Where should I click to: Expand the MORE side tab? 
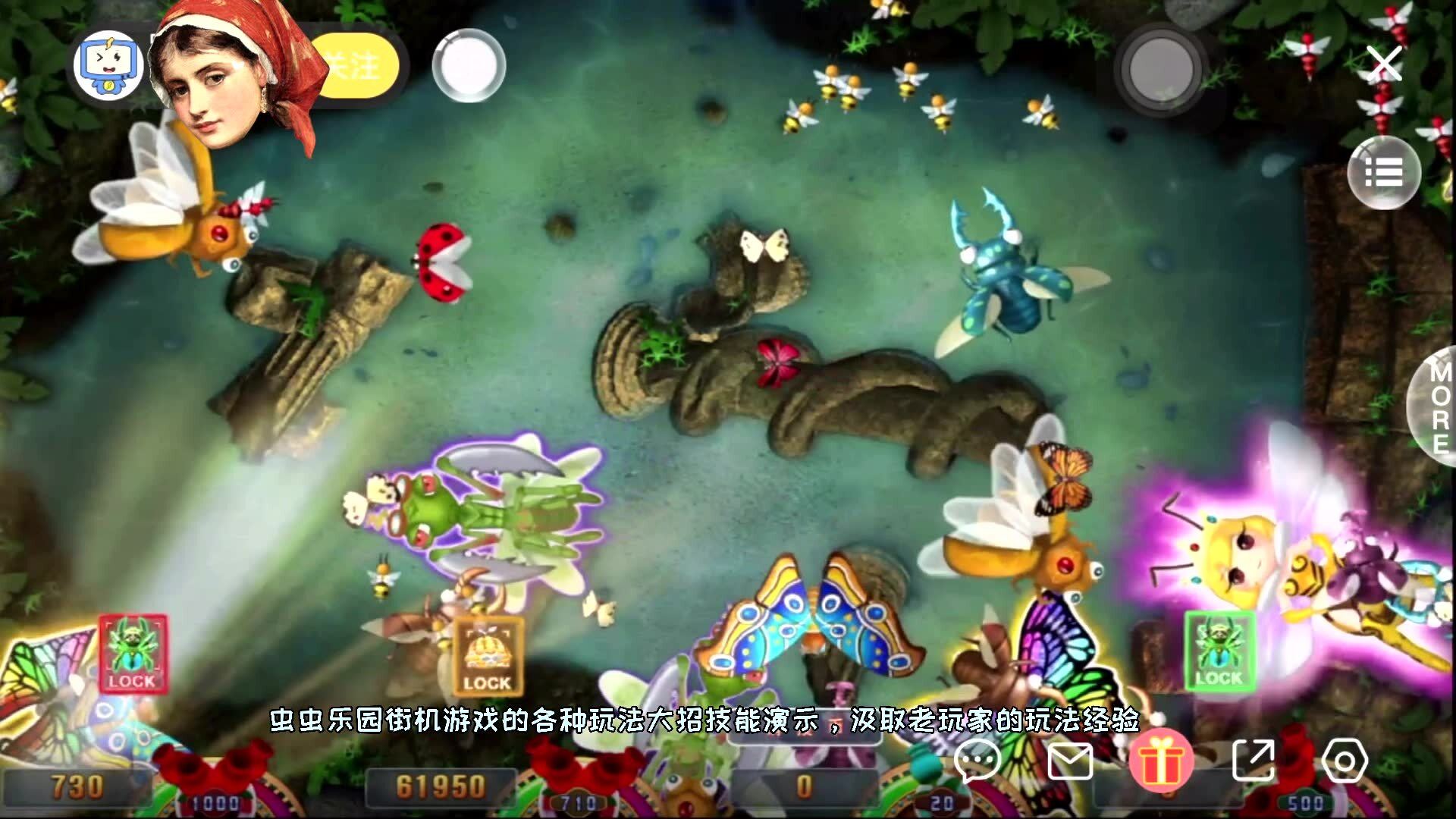pos(1437,406)
